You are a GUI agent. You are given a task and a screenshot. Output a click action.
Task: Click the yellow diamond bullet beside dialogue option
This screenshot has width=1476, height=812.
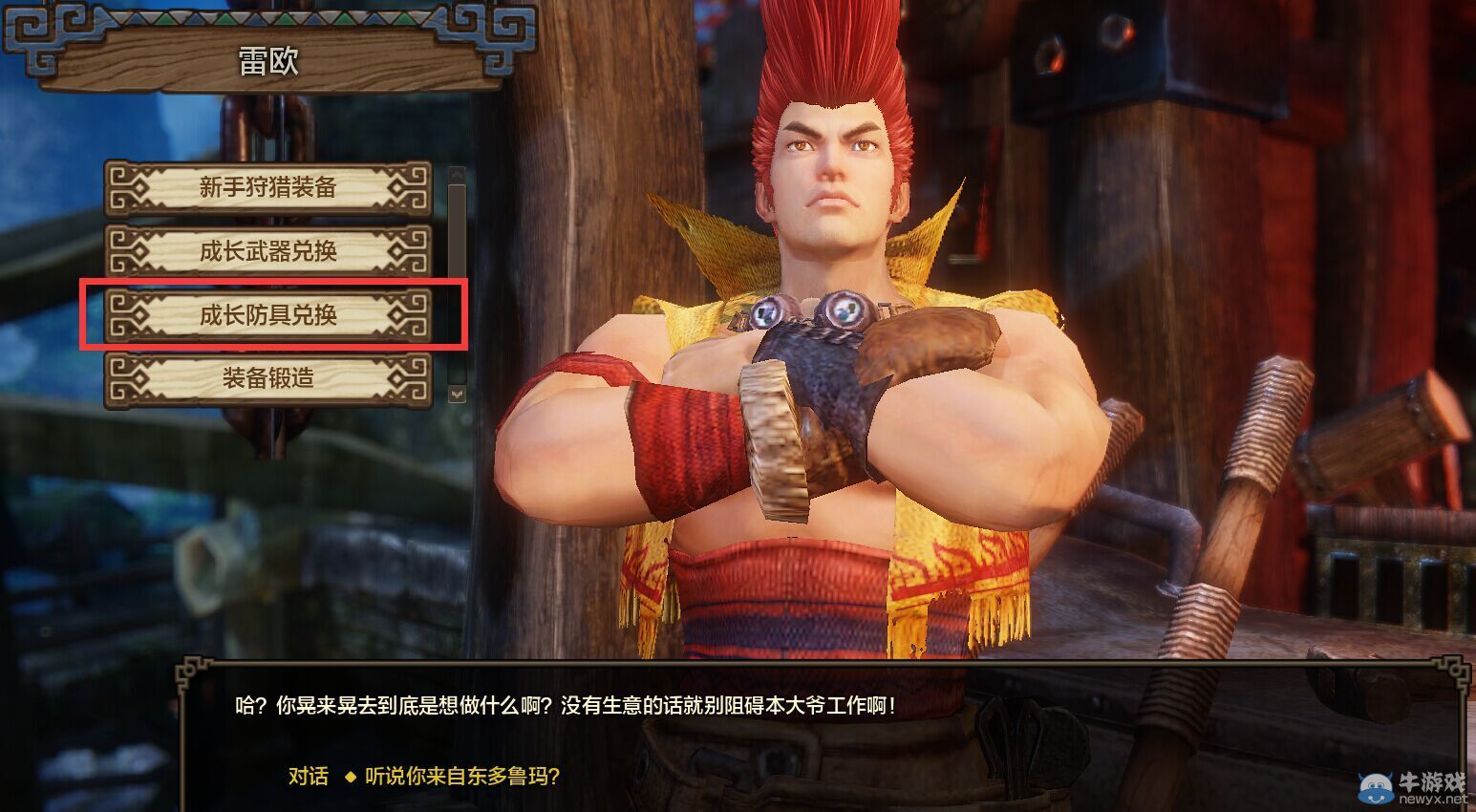[350, 779]
